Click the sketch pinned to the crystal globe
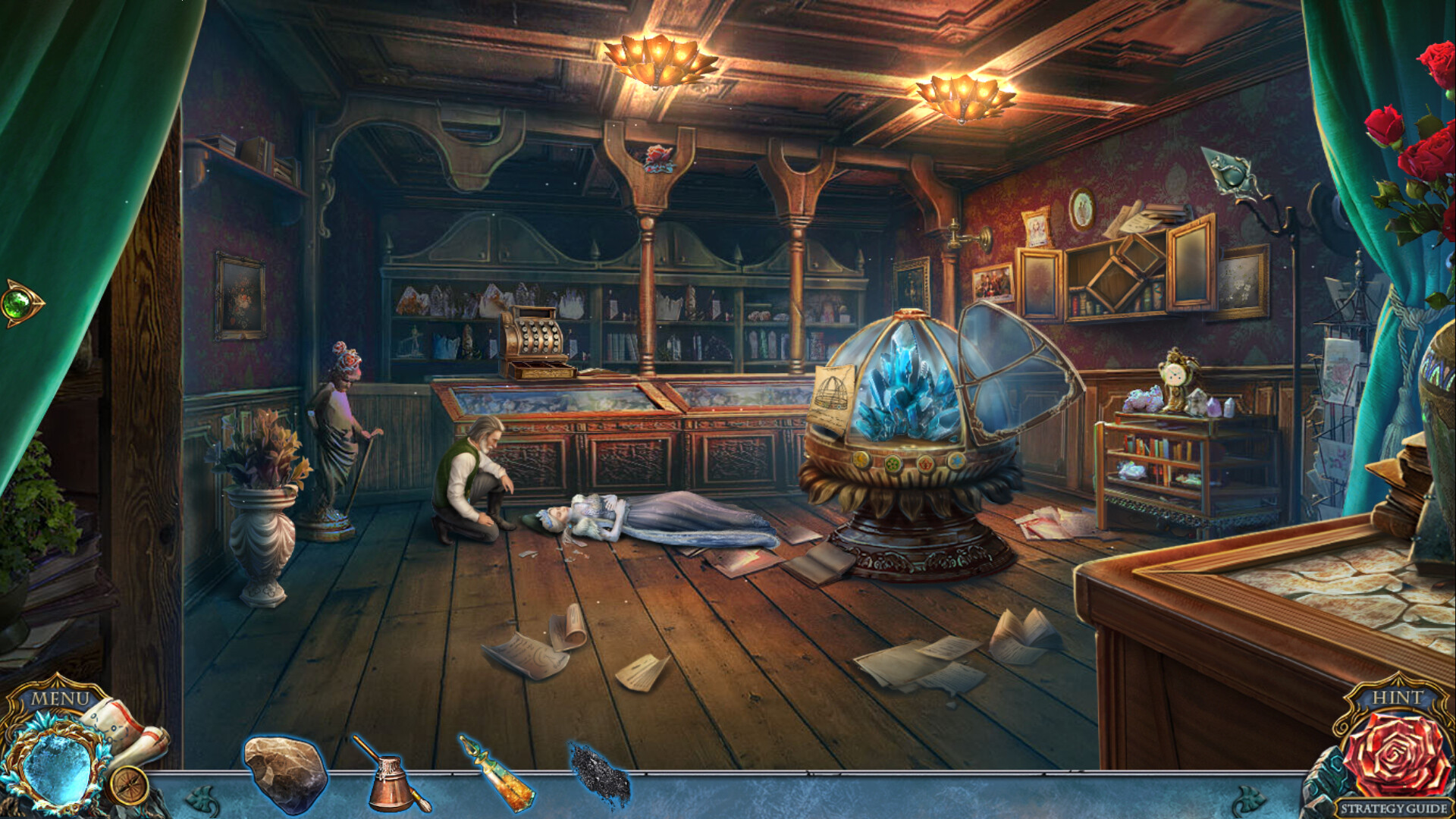Image resolution: width=1456 pixels, height=819 pixels. click(834, 391)
